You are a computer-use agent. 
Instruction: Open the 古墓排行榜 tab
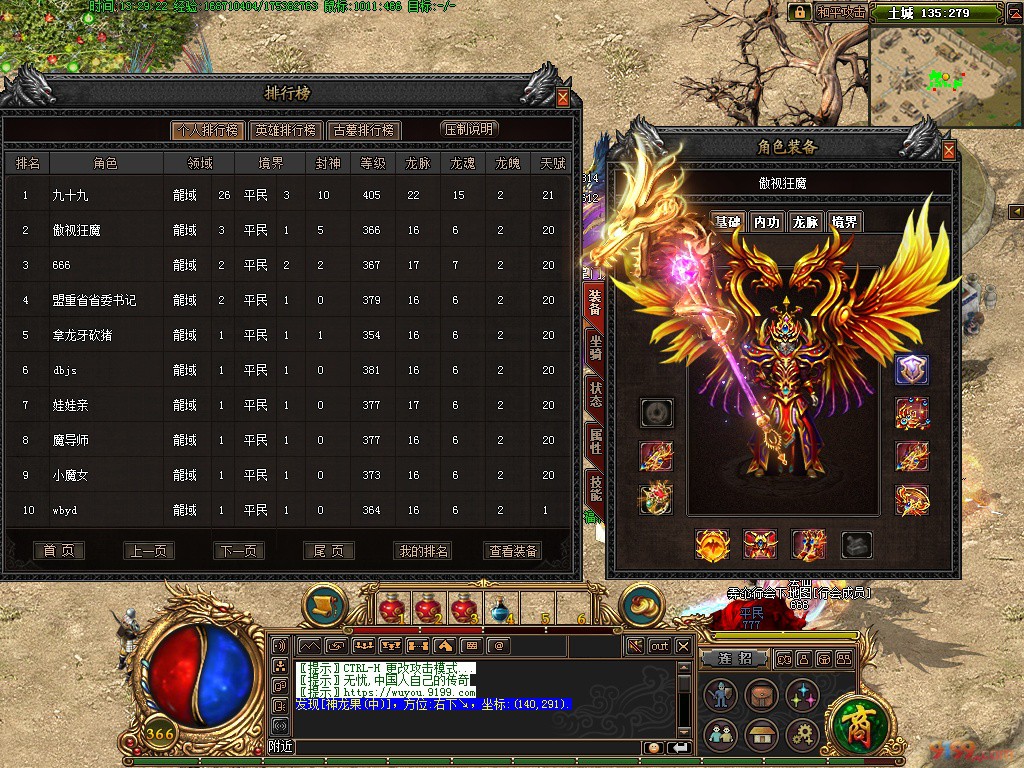pyautogui.click(x=364, y=130)
